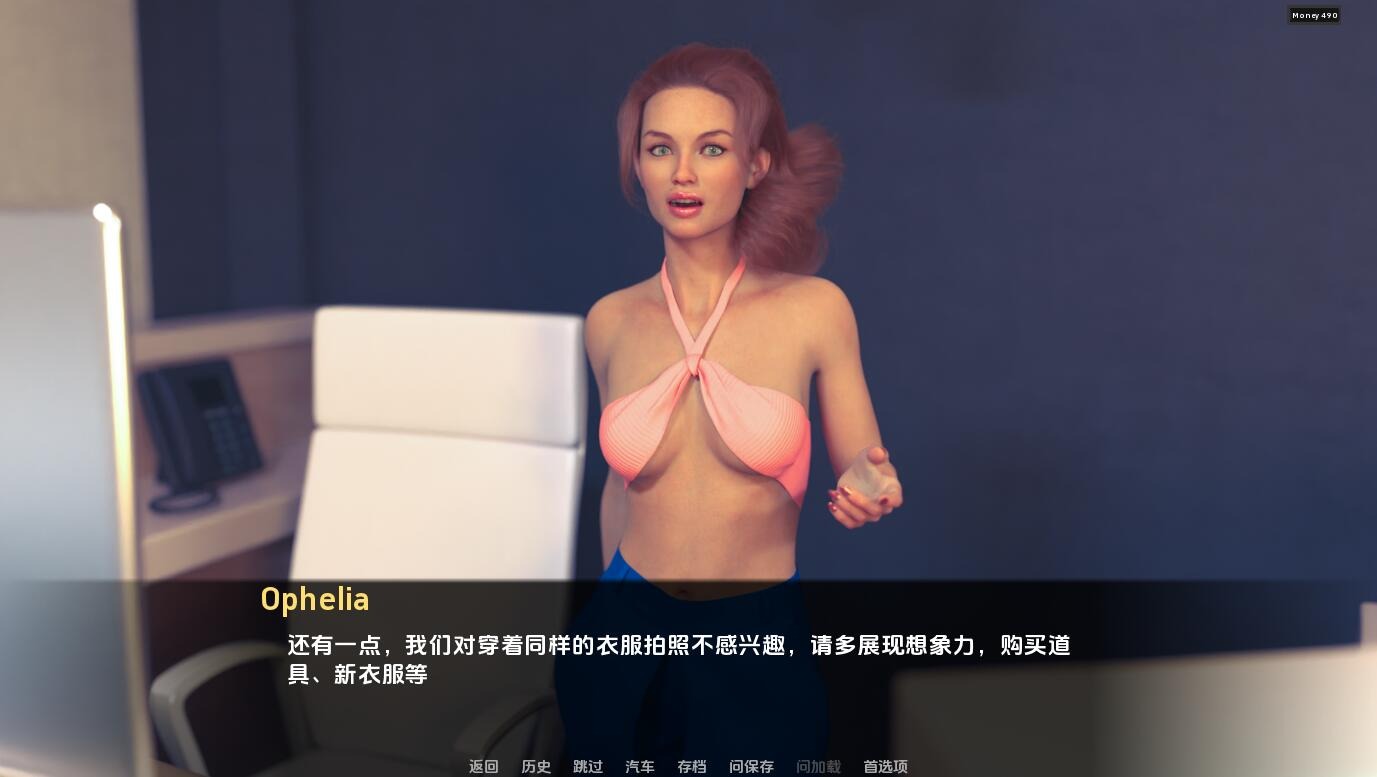打开"首选项"设置界面
1377x777 pixels.
[884, 766]
